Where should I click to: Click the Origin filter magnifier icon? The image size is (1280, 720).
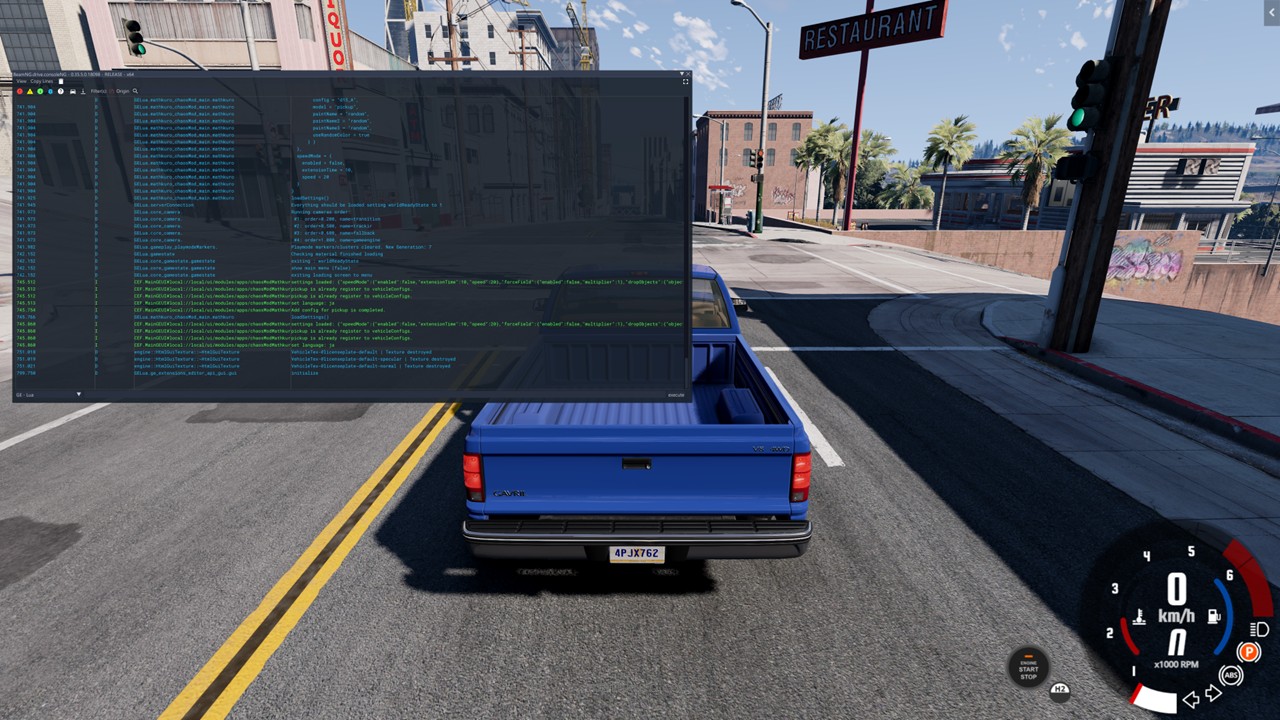tap(135, 91)
